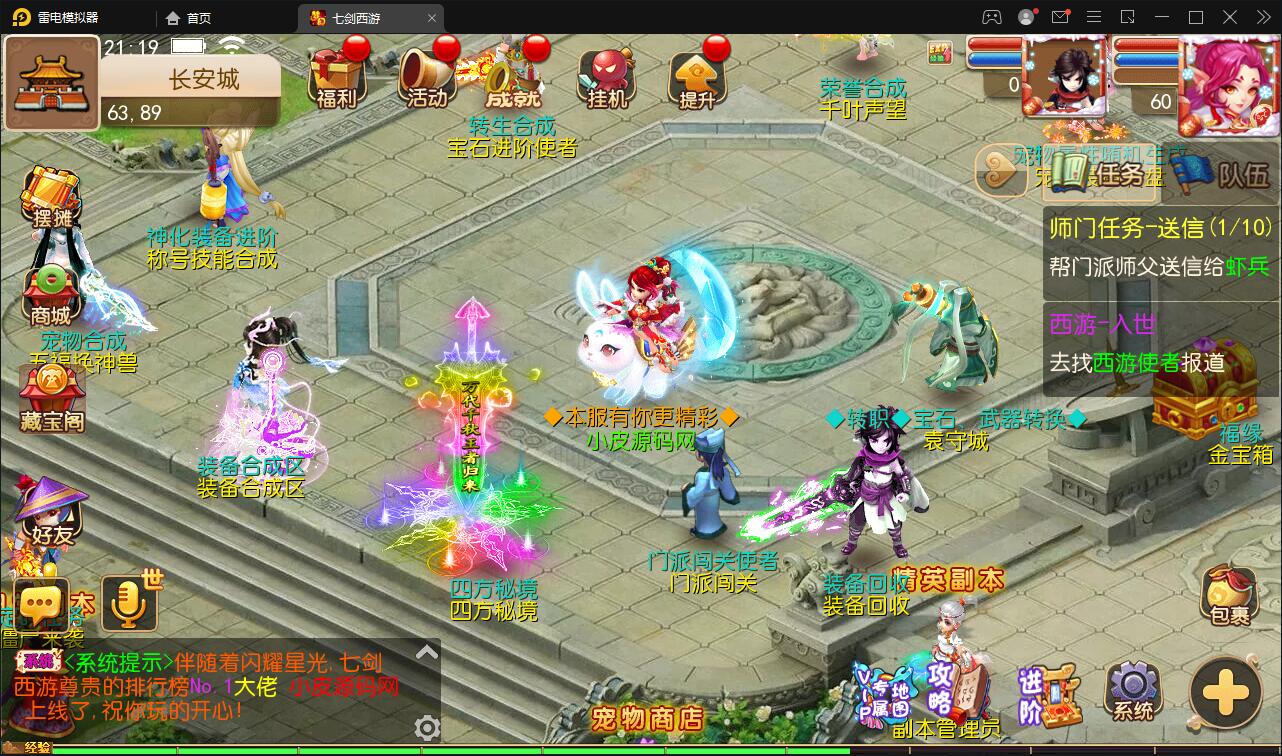Open the 系统 settings gear
The width and height of the screenshot is (1282, 756).
click(x=1133, y=691)
